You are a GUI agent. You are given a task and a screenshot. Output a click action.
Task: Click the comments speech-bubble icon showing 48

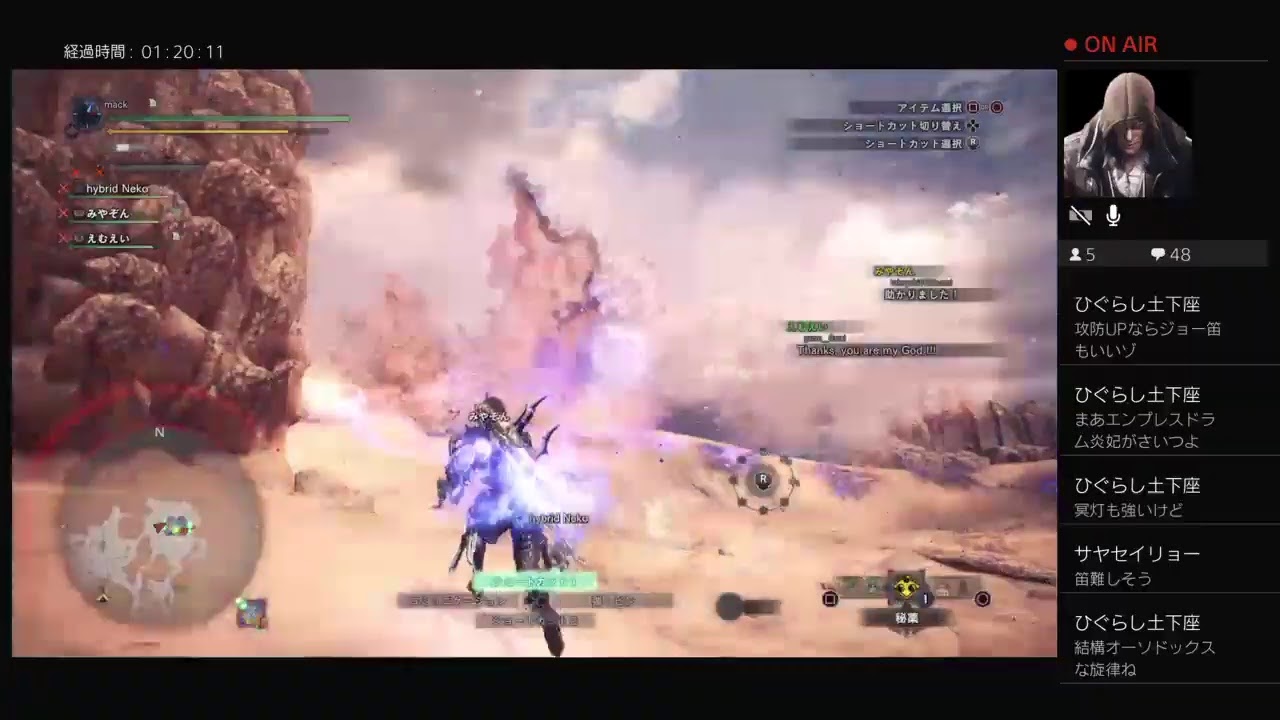point(1158,254)
